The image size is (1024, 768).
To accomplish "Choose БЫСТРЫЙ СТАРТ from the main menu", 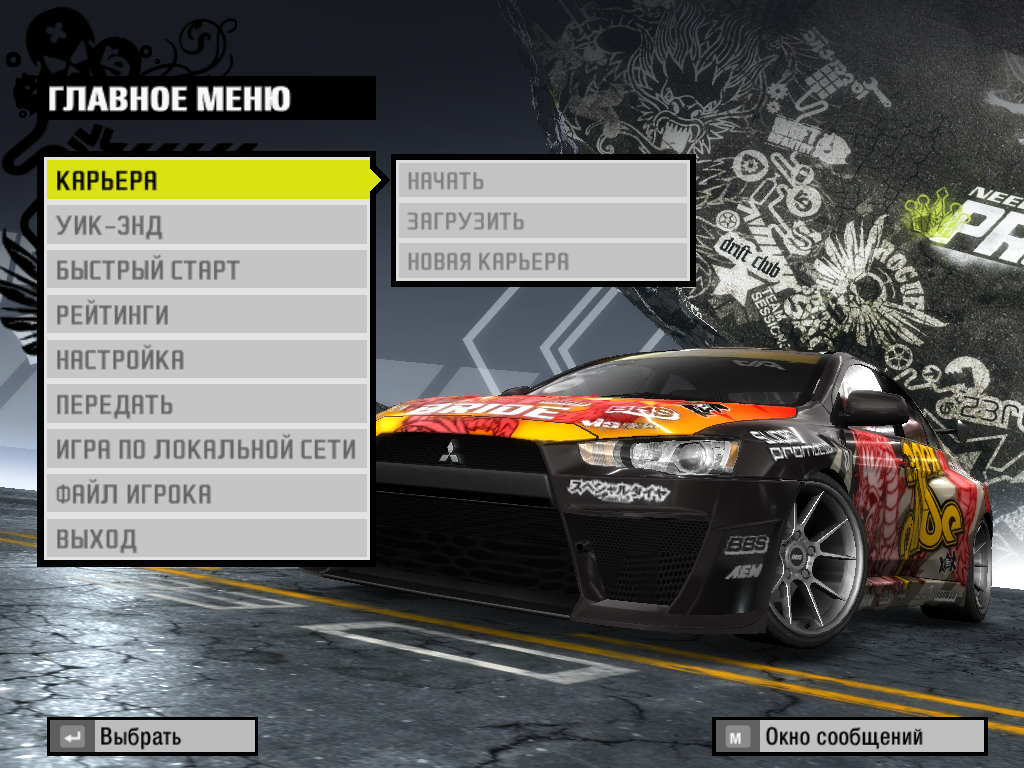I will click(207, 271).
